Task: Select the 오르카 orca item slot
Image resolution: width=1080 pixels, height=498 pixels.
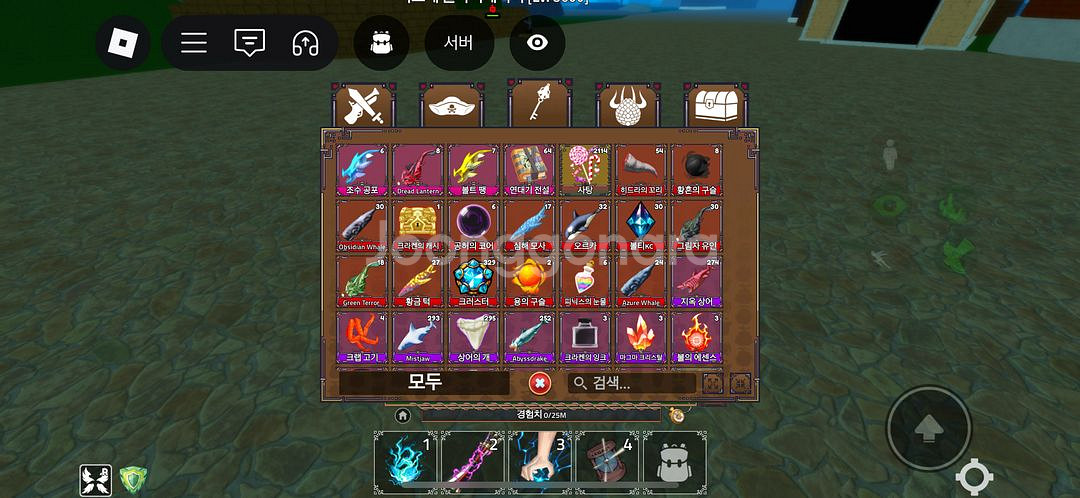Action: click(585, 225)
